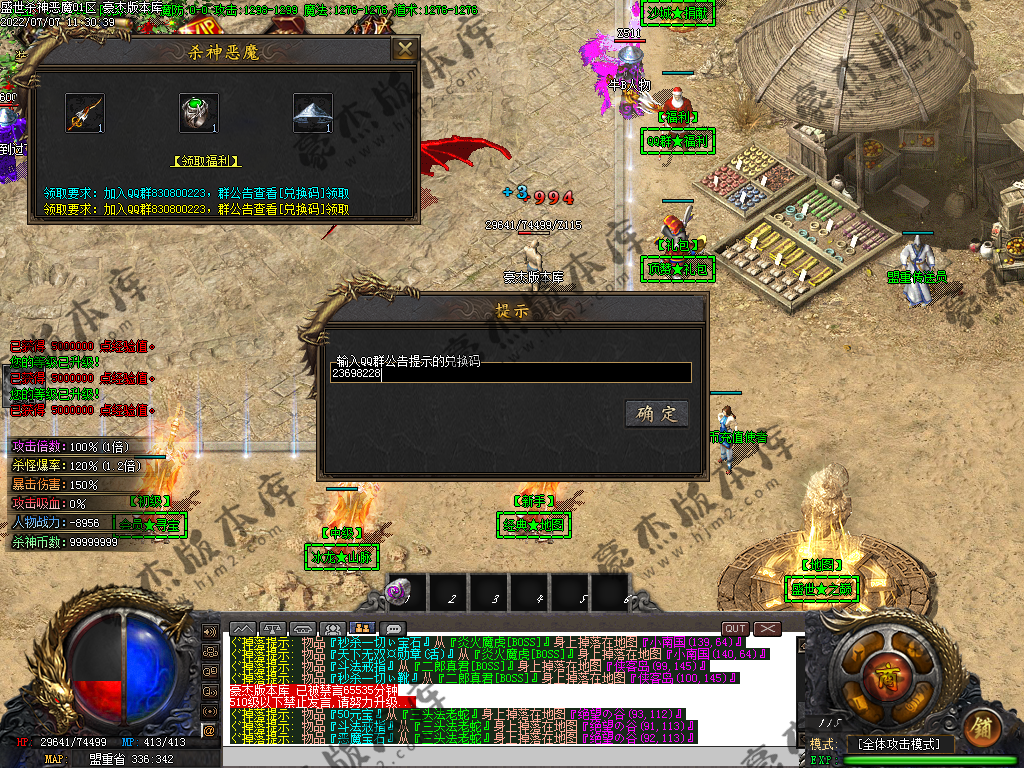The height and width of the screenshot is (768, 1024).
Task: Confirm the redeem code with 确定
Action: point(657,414)
